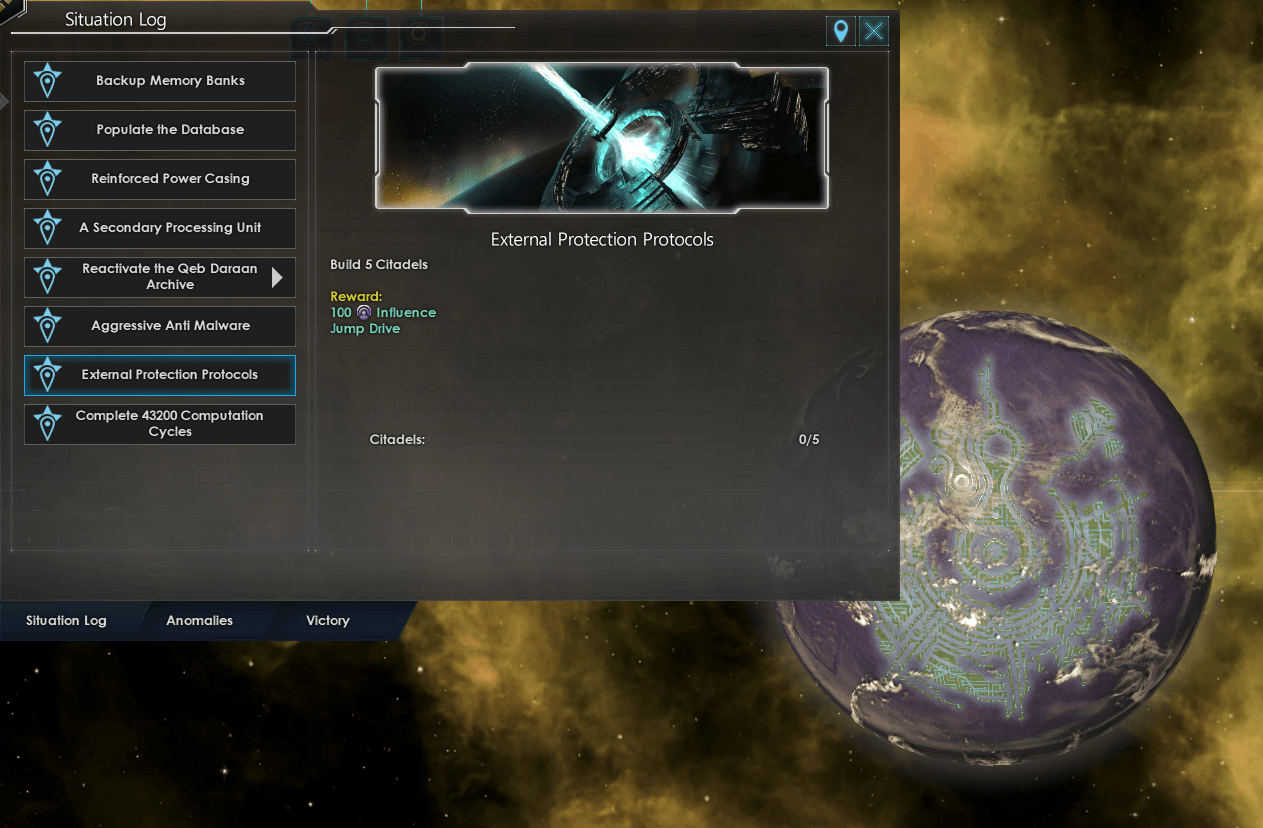Choose Reinforced Power Casing in the log
Viewport: 1263px width, 828px height.
coord(160,179)
